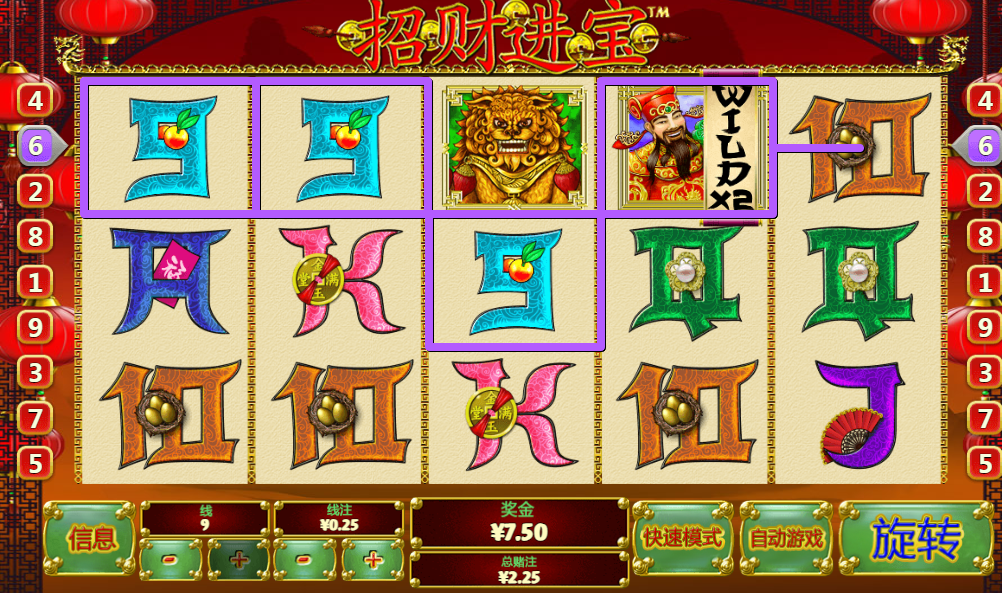Open the 信息 info paytable
The height and width of the screenshot is (593, 1002).
[88, 539]
